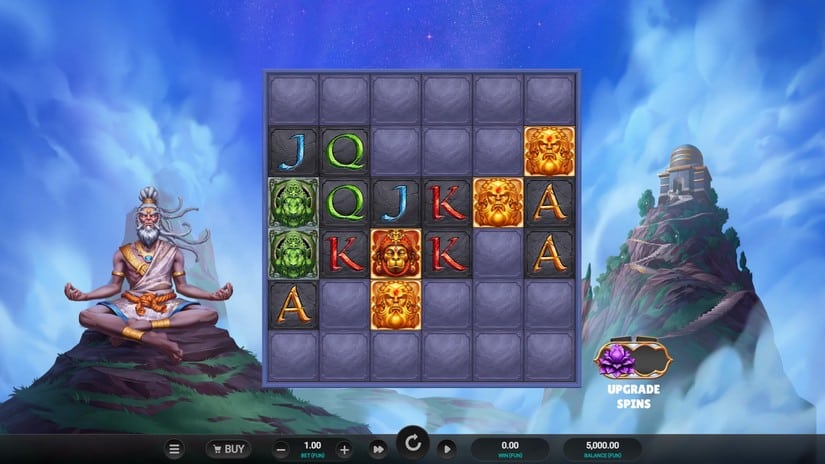
Task: Start autoplay with the play triangle button
Action: (x=447, y=449)
